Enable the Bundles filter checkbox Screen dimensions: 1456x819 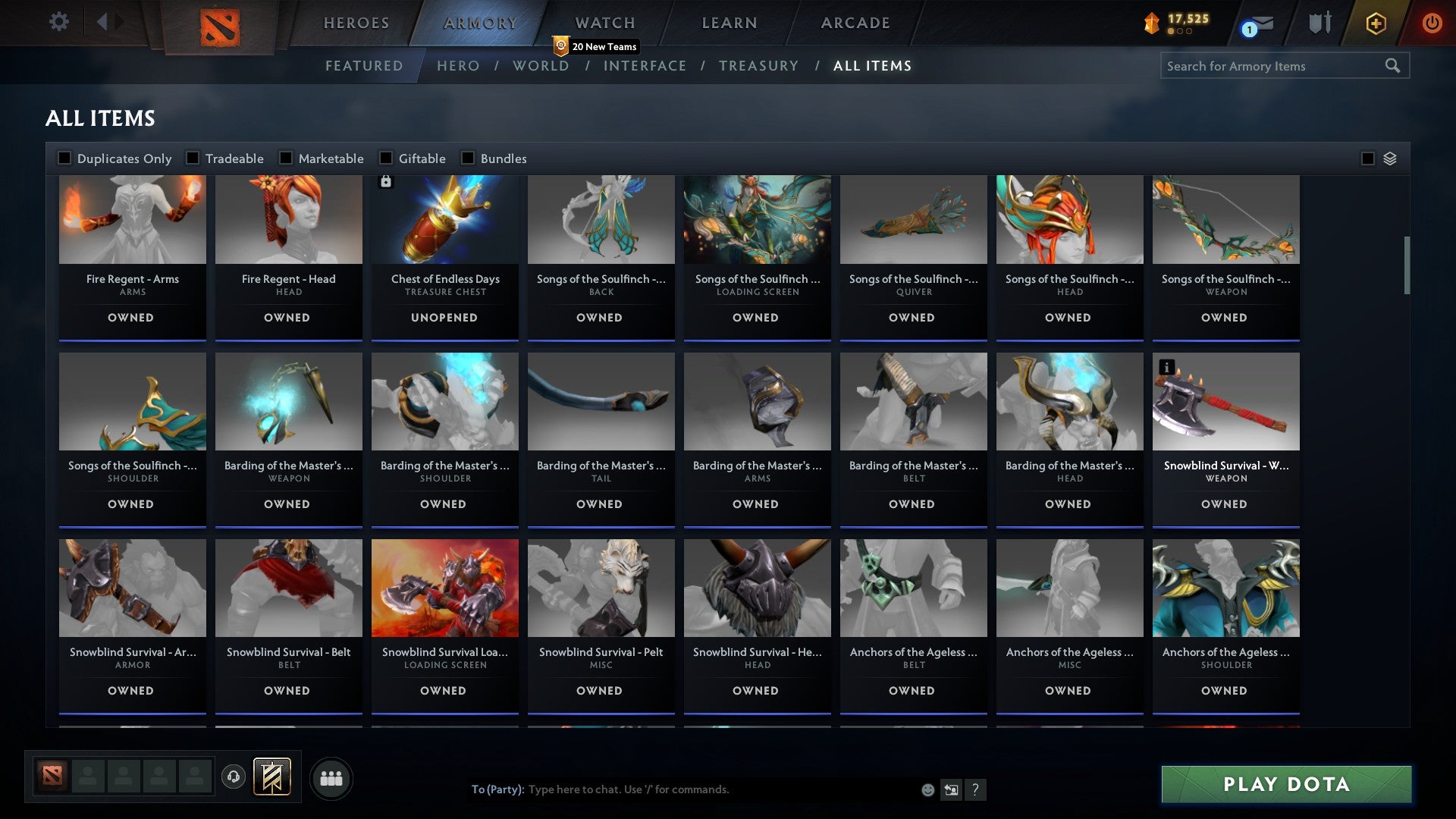[467, 158]
